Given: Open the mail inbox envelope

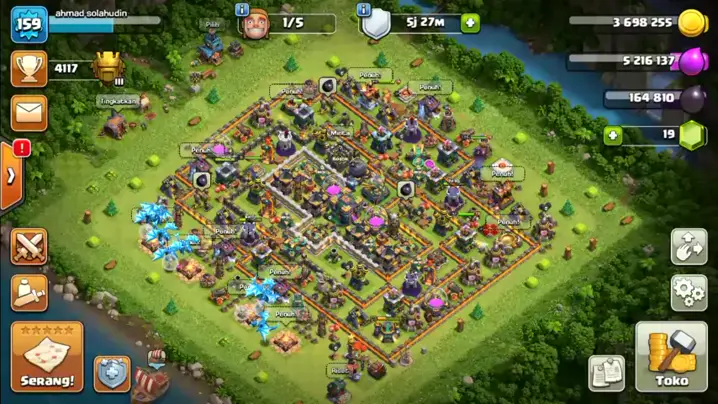Looking at the screenshot, I should (29, 112).
